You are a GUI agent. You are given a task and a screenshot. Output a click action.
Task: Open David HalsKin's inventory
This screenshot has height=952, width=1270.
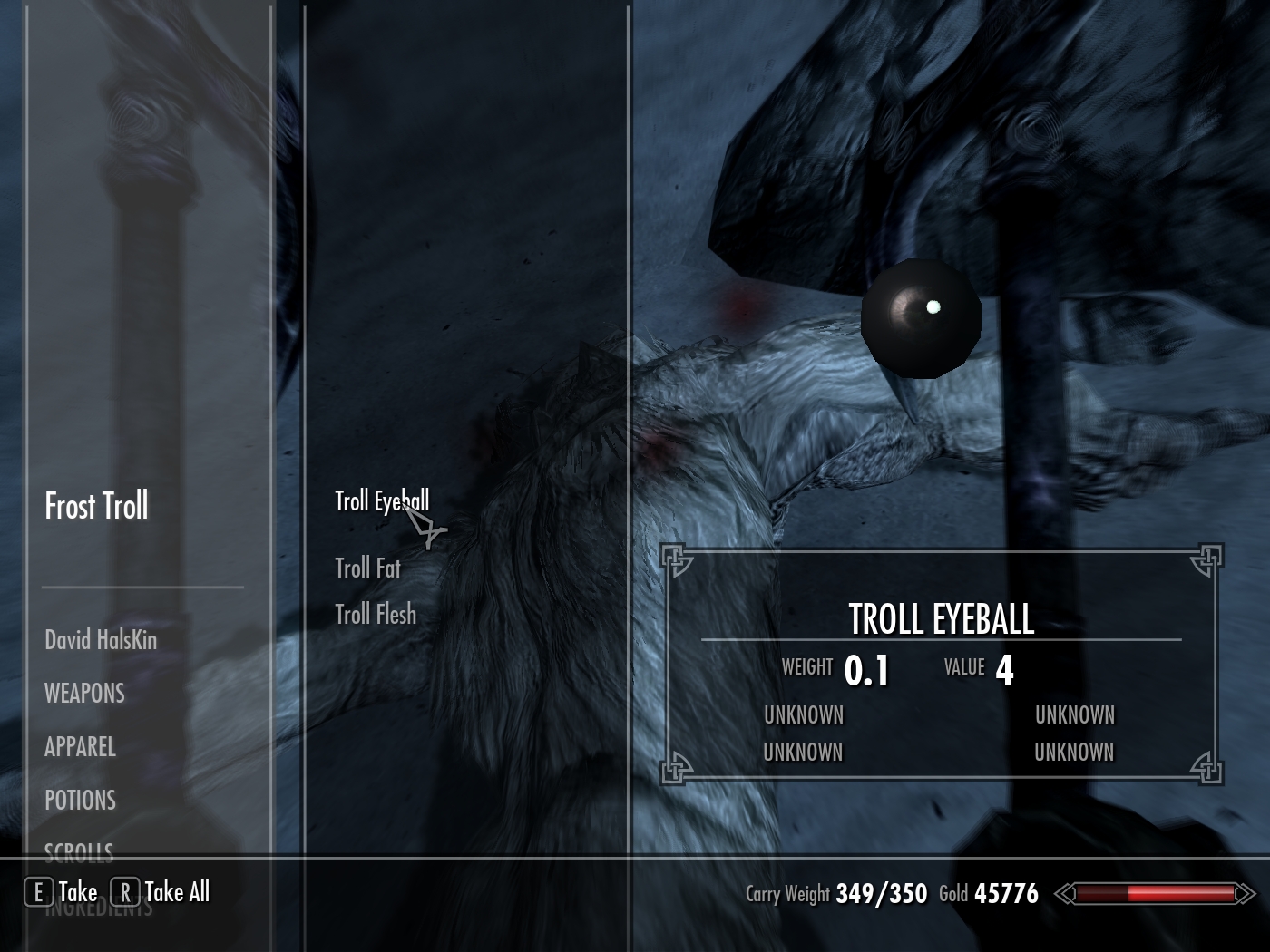(101, 640)
